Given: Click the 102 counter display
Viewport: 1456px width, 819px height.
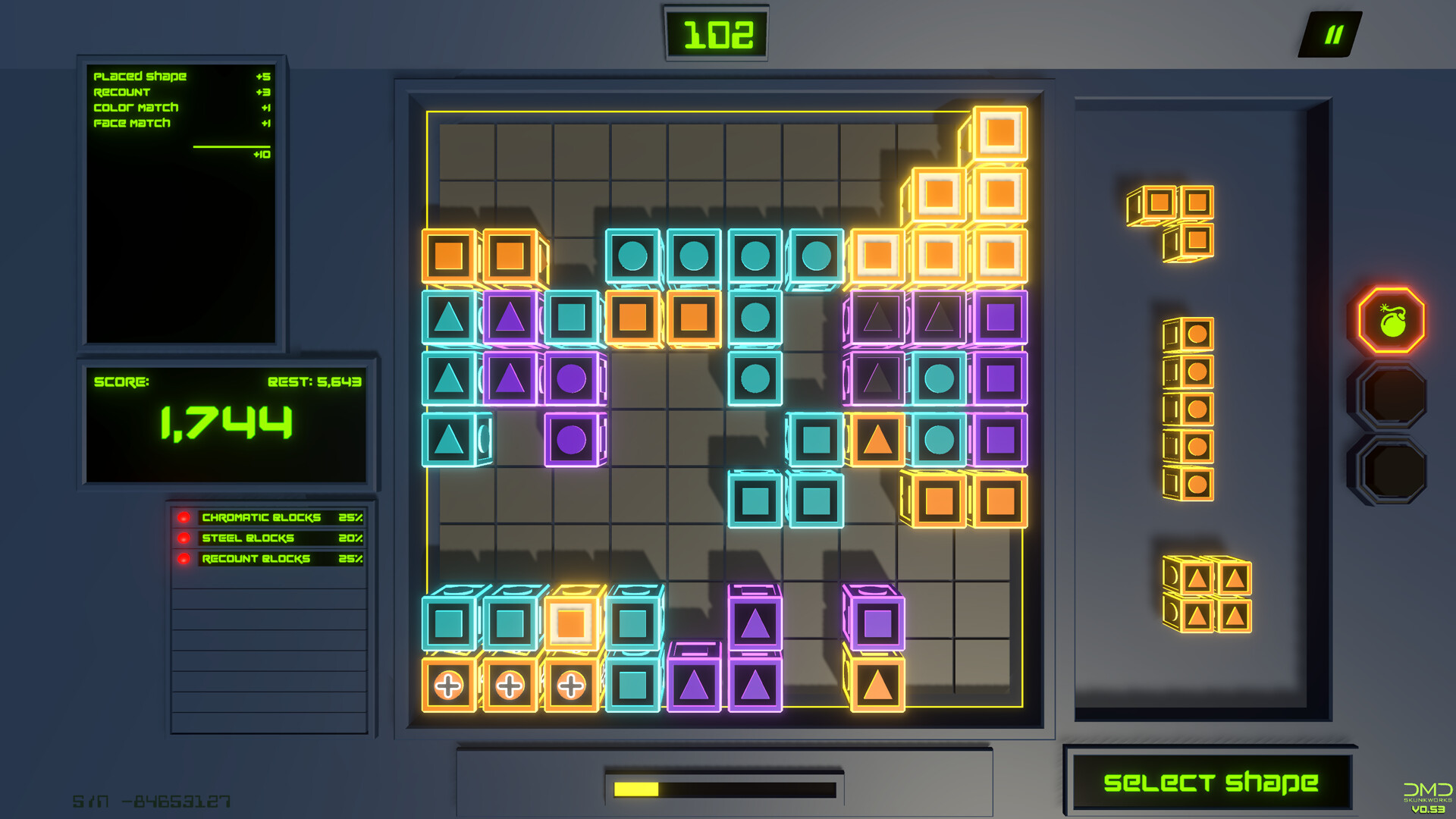Looking at the screenshot, I should pos(717,33).
